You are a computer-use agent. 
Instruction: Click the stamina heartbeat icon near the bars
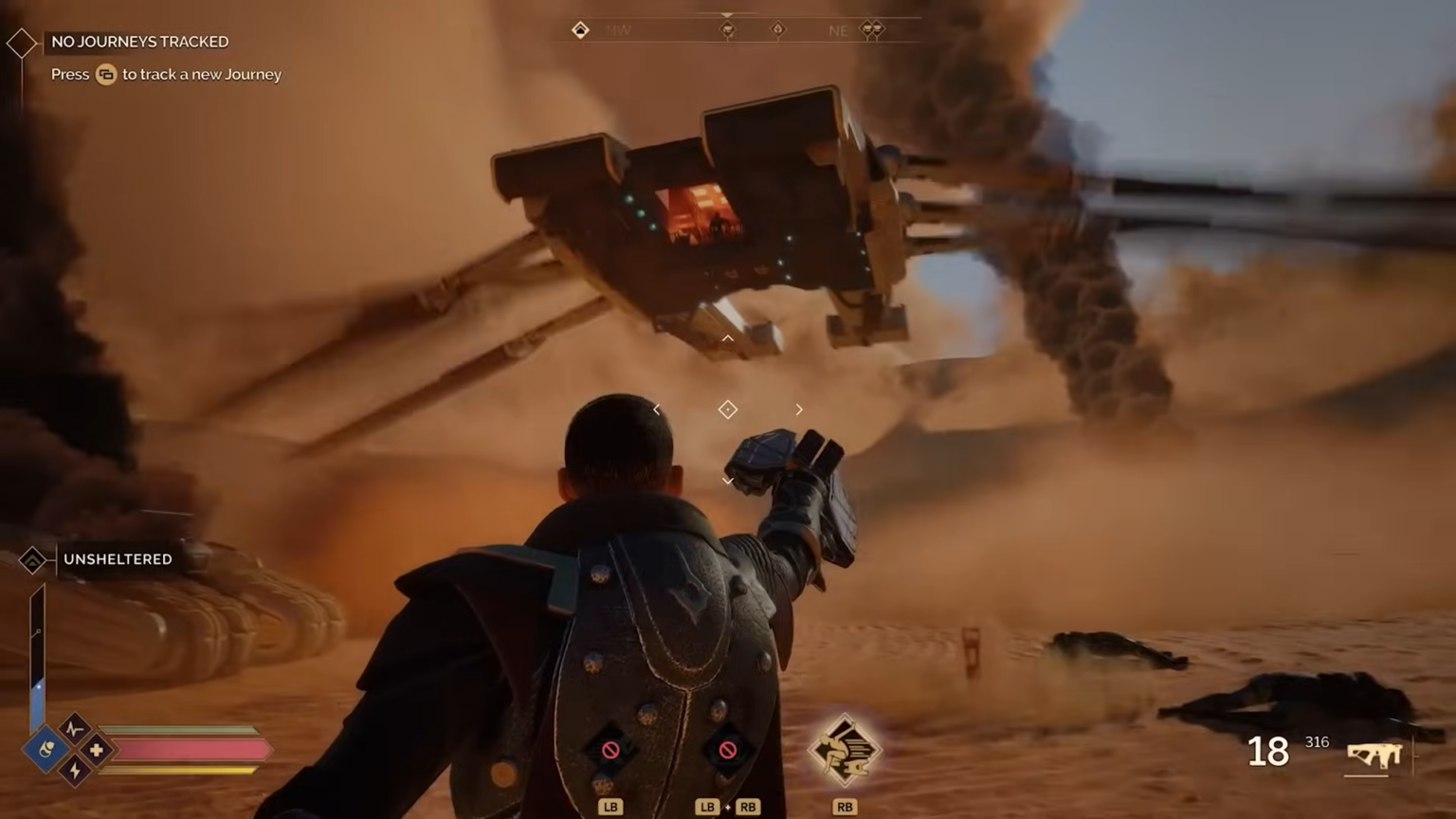[74, 730]
